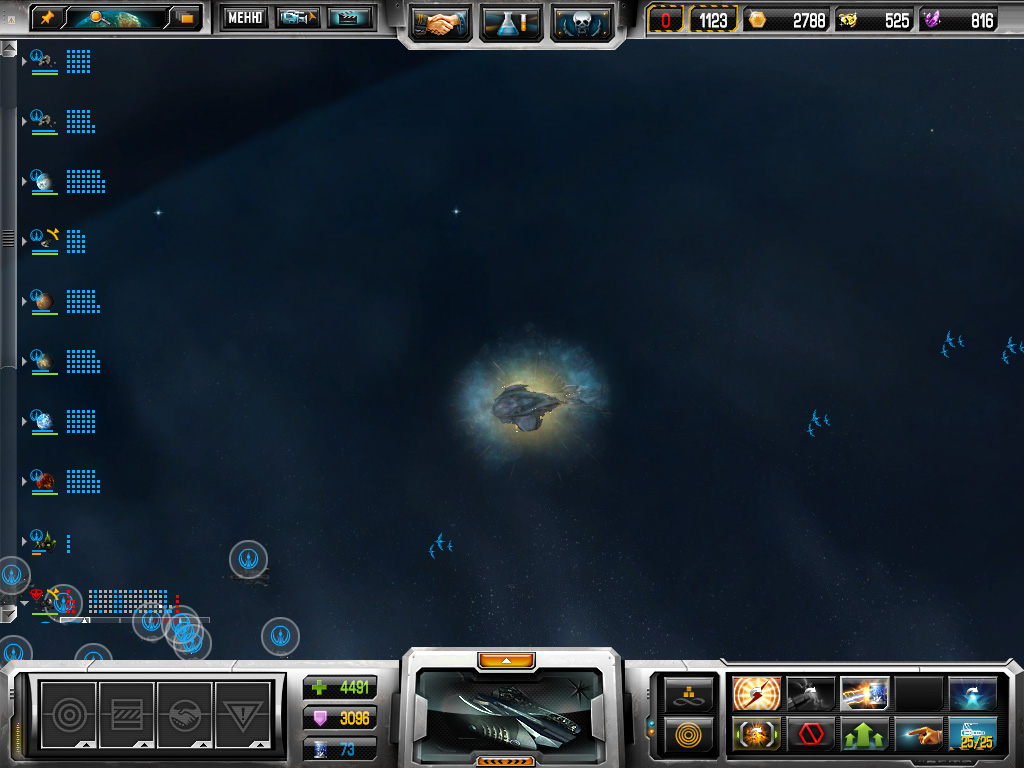Viewport: 1024px width, 768px height.
Task: Click the yellow blocks infinity button
Action: coord(690,693)
